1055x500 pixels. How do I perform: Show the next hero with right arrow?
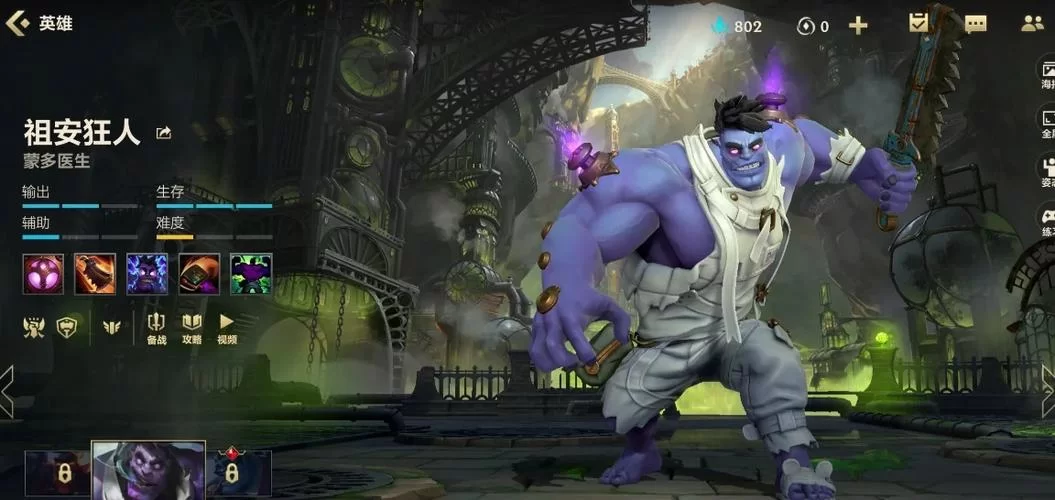coord(1047,390)
